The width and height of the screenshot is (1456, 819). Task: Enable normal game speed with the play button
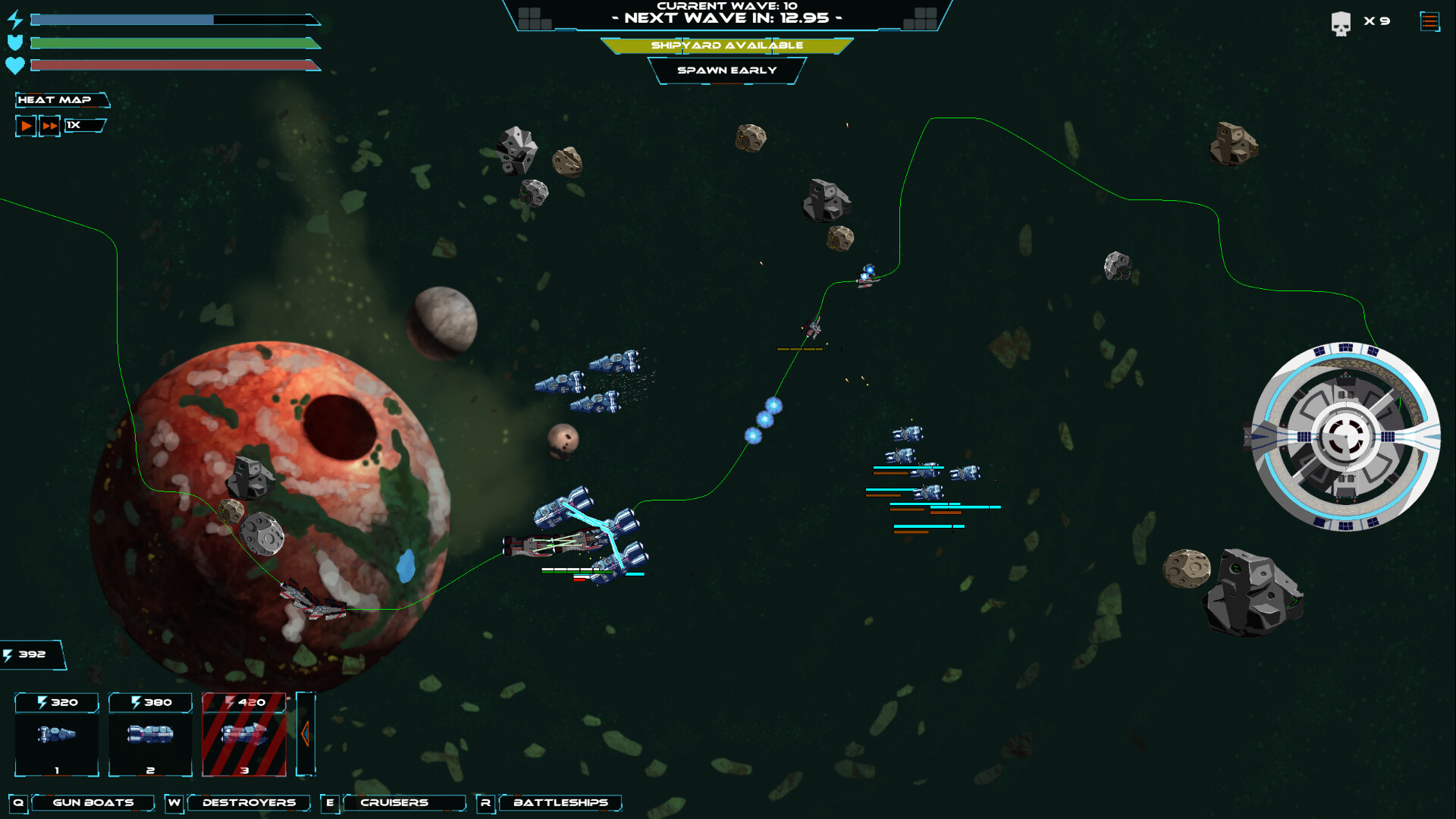click(25, 125)
